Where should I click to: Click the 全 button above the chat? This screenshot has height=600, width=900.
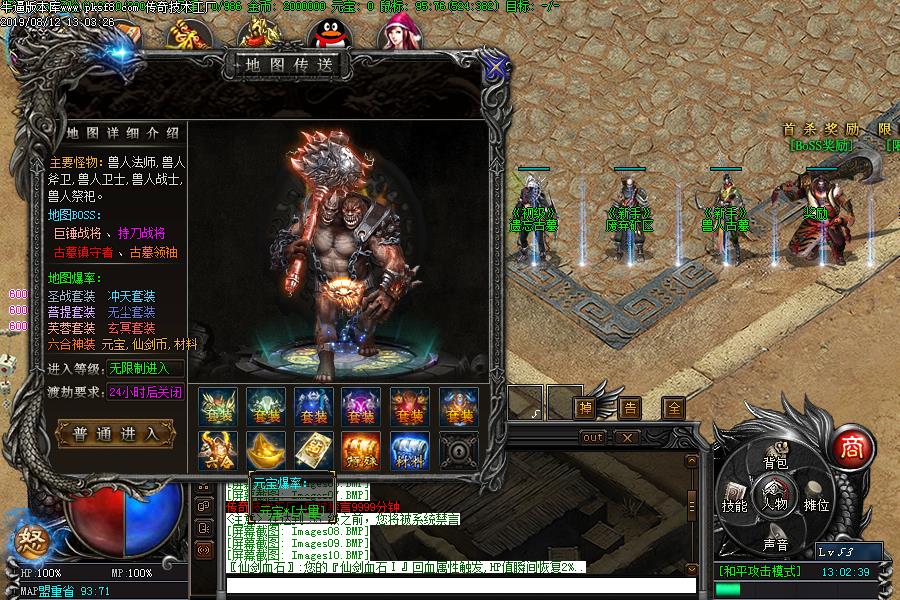coord(674,407)
